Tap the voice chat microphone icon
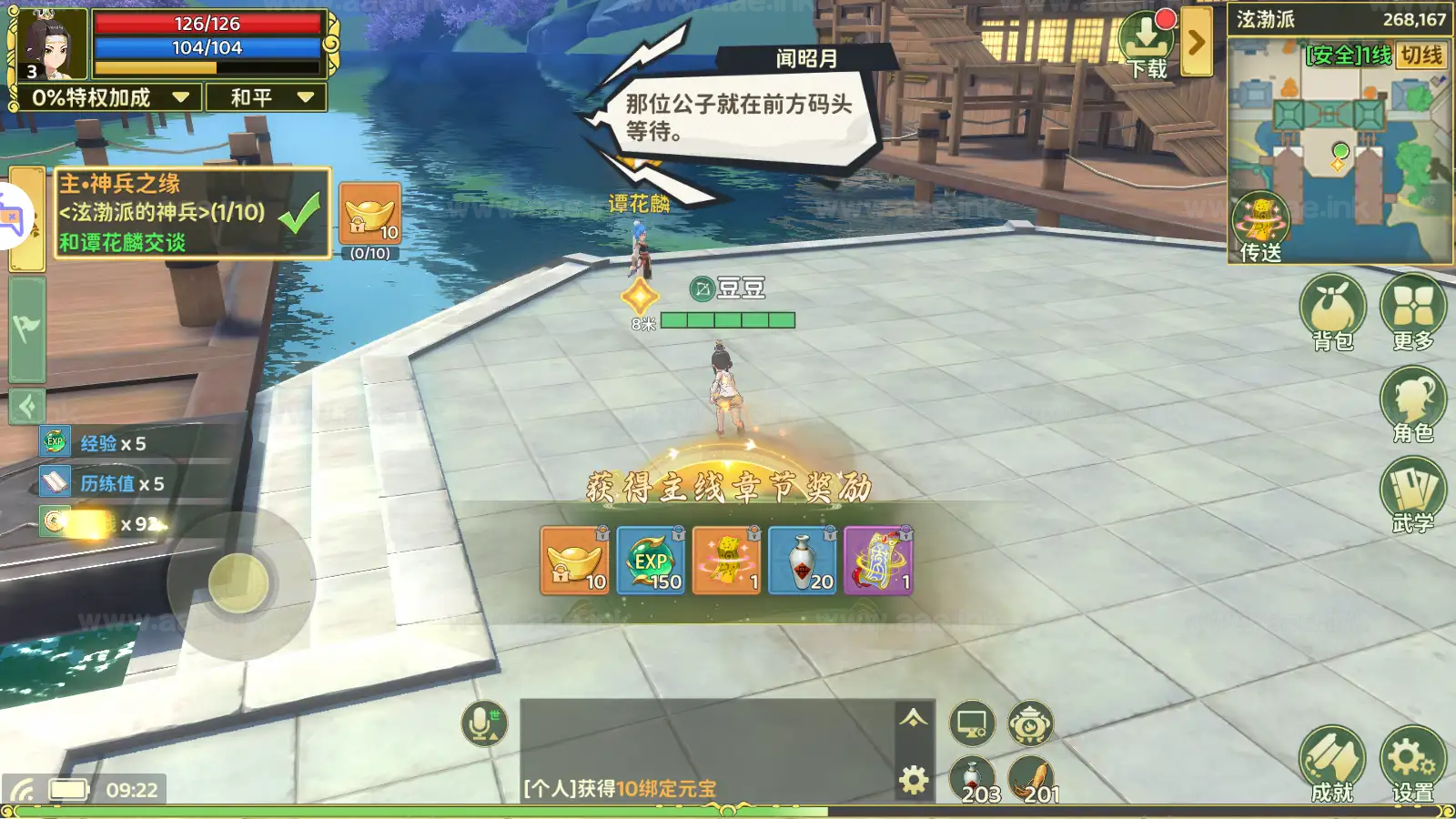The image size is (1456, 819). pyautogui.click(x=478, y=723)
